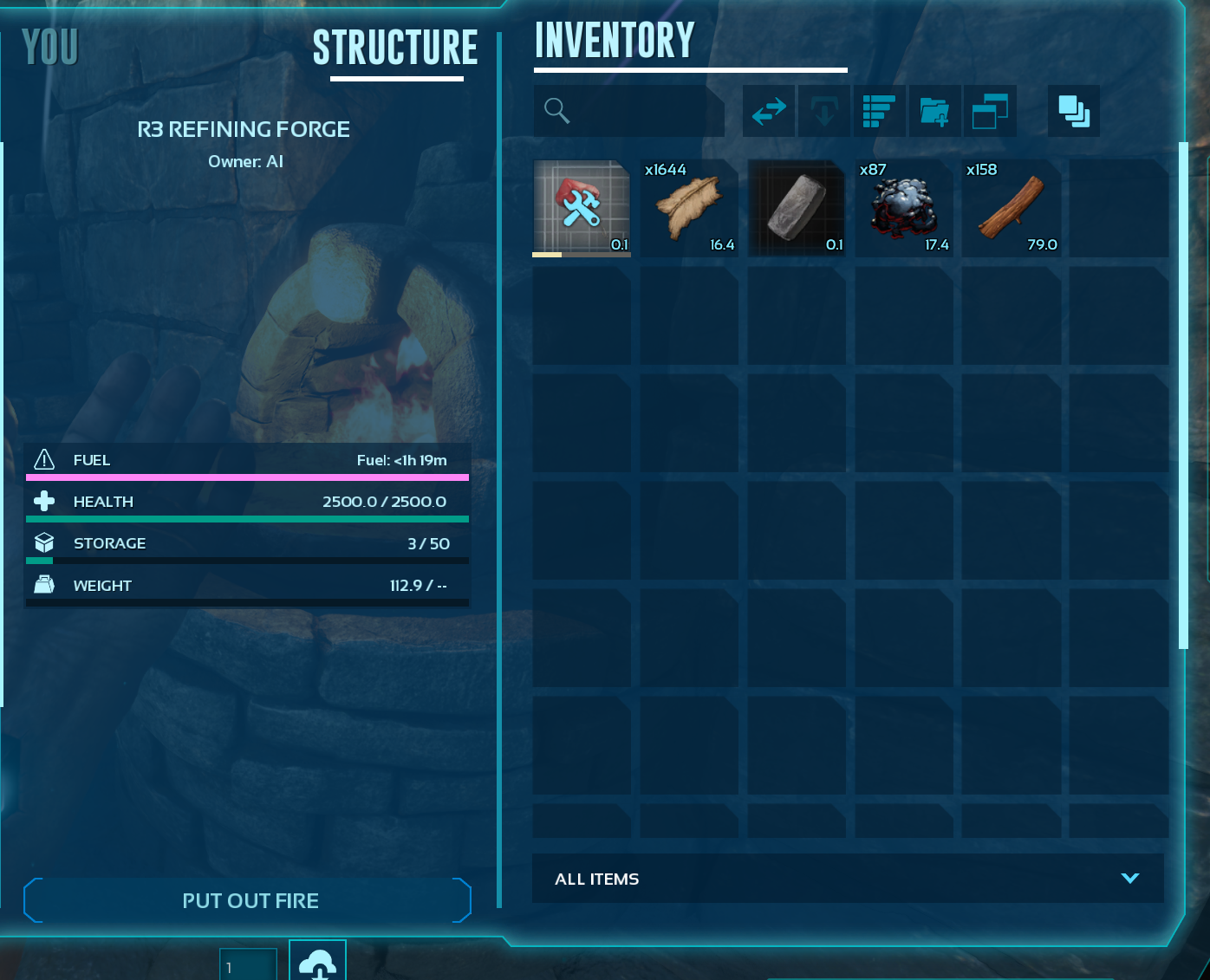Image resolution: width=1210 pixels, height=980 pixels.
Task: Select the STRUCTURE tab
Action: click(x=395, y=49)
